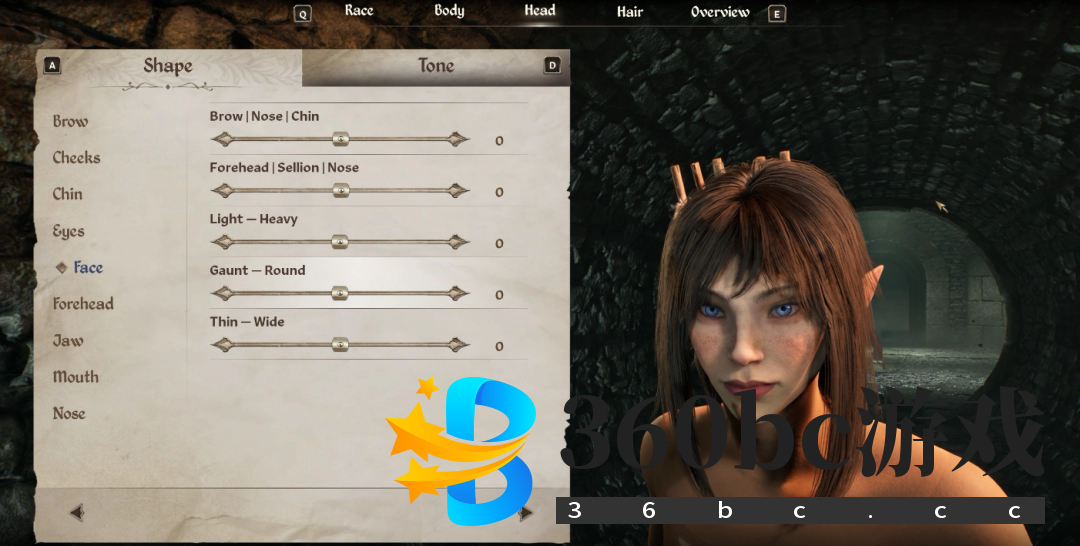
Task: Click the left arrow at panel bottom
Action: click(77, 513)
